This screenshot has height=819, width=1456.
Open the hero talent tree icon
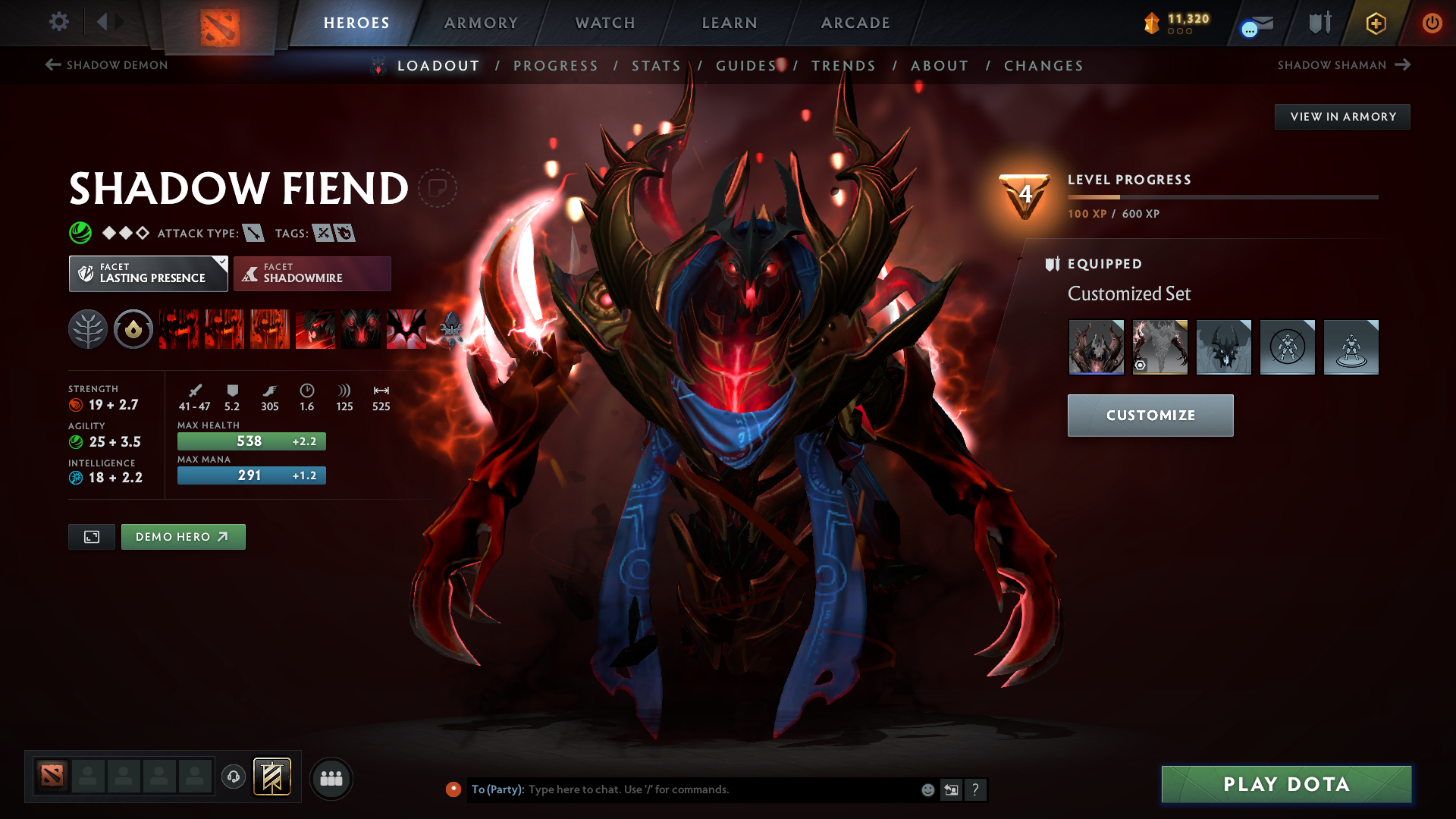point(89,329)
